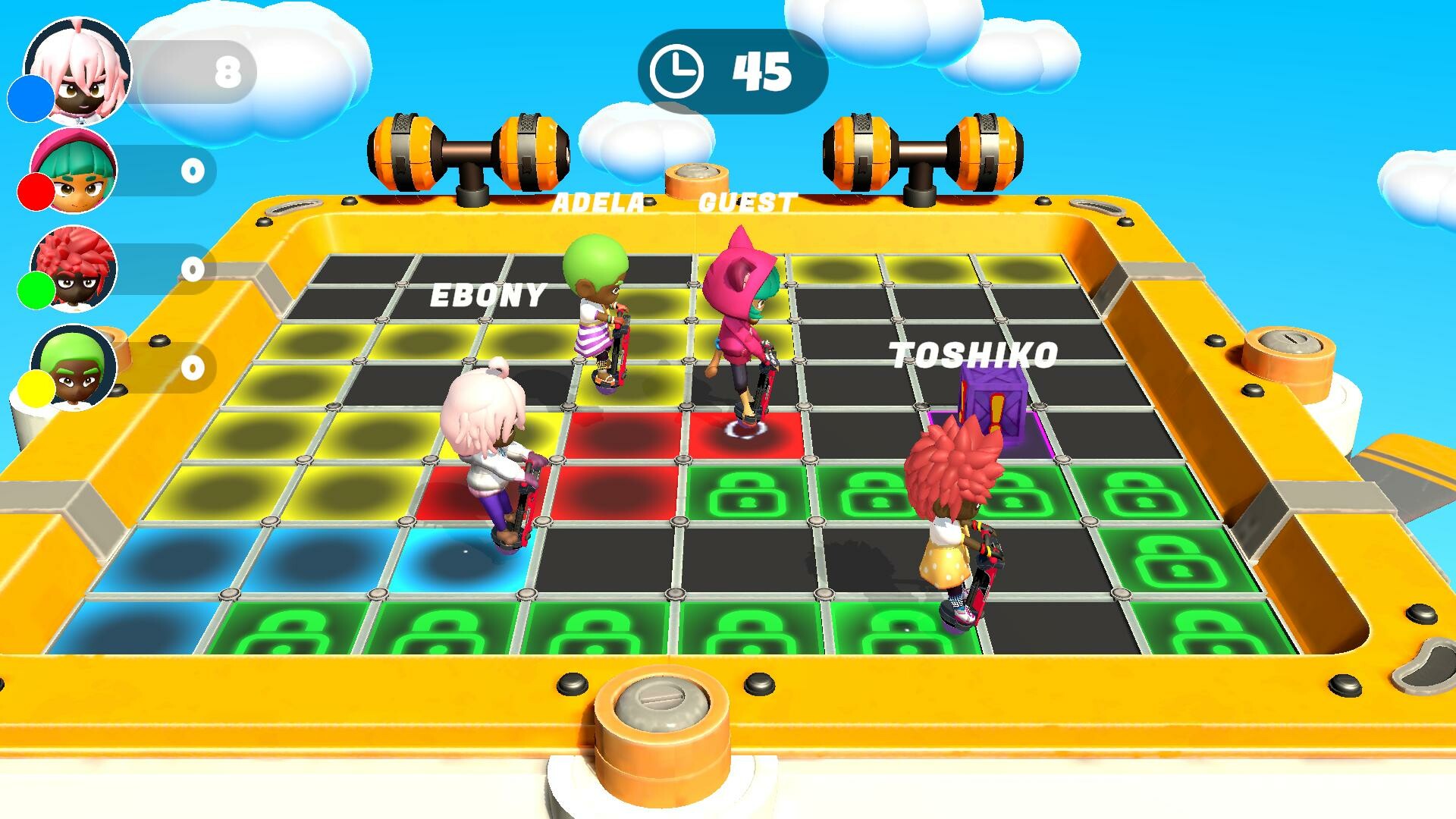Click the left dumbbell hazard above the arena

[470, 152]
